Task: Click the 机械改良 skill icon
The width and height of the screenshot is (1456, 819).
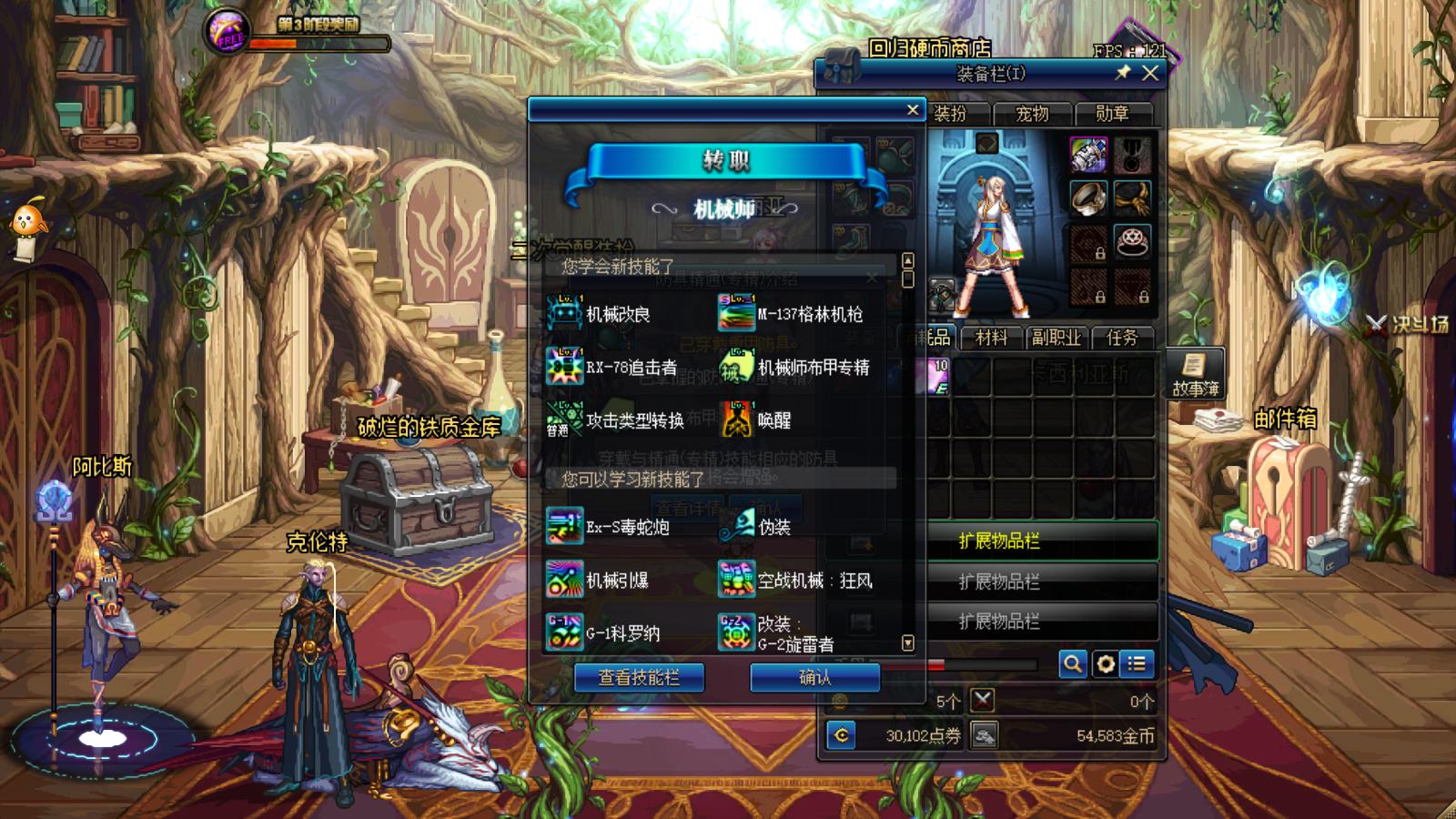Action: 564,313
